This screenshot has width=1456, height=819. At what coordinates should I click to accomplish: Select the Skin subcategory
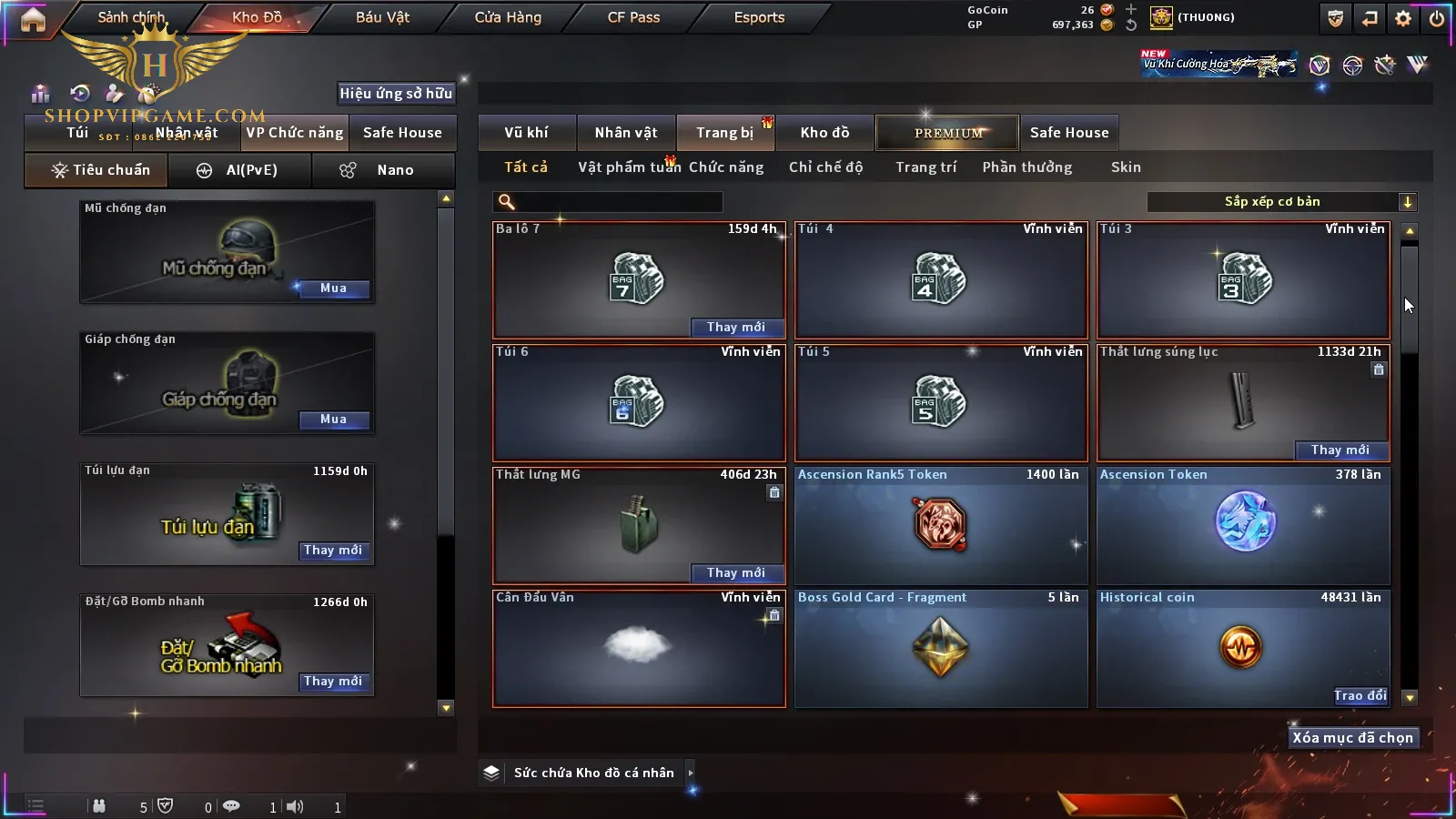pyautogui.click(x=1126, y=167)
